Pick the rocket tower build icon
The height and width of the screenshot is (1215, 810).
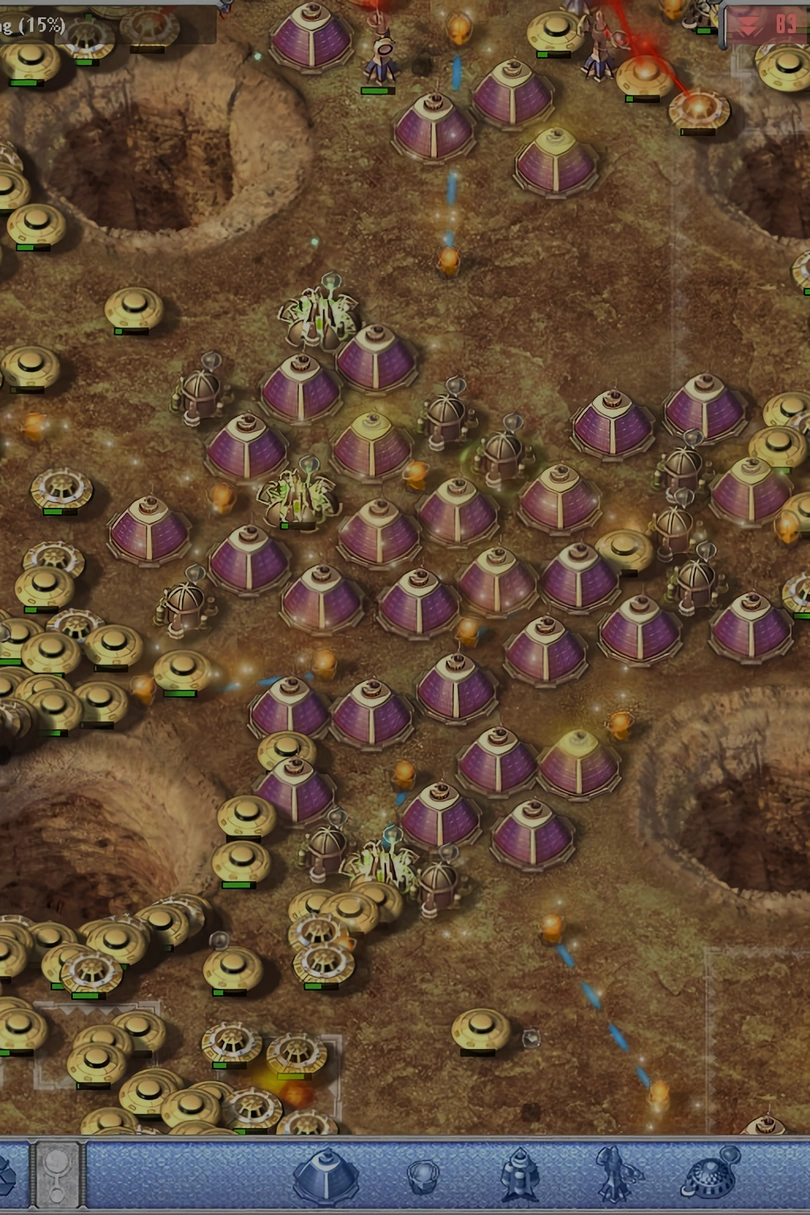tap(519, 1175)
